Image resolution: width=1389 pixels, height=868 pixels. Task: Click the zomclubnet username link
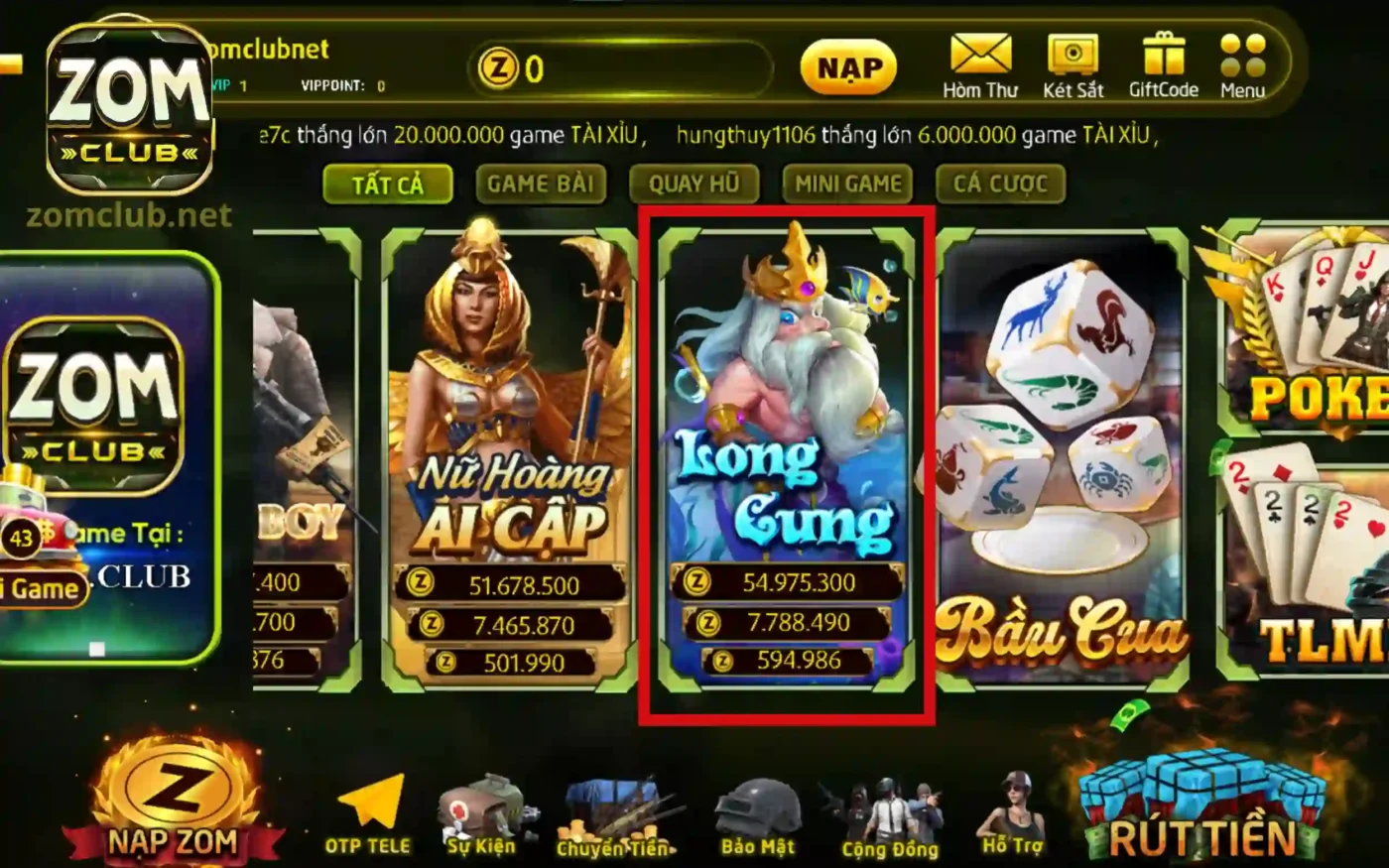(268, 50)
